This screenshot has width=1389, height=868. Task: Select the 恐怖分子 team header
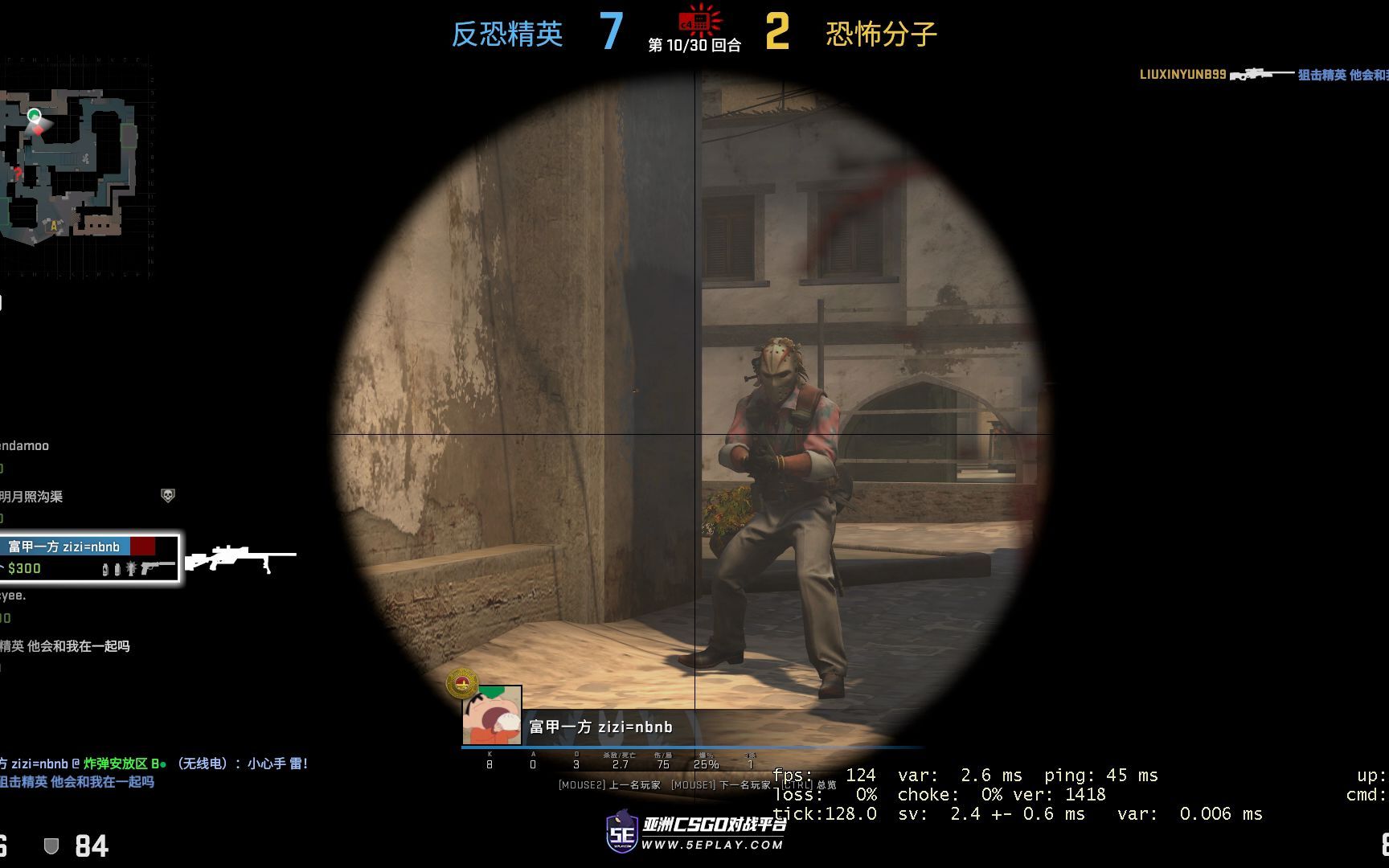881,33
